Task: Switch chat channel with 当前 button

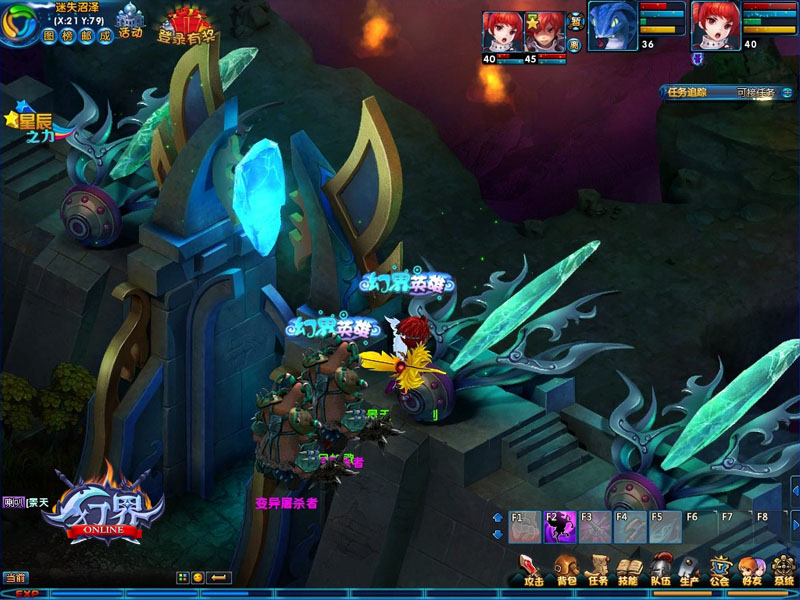Action: point(14,577)
